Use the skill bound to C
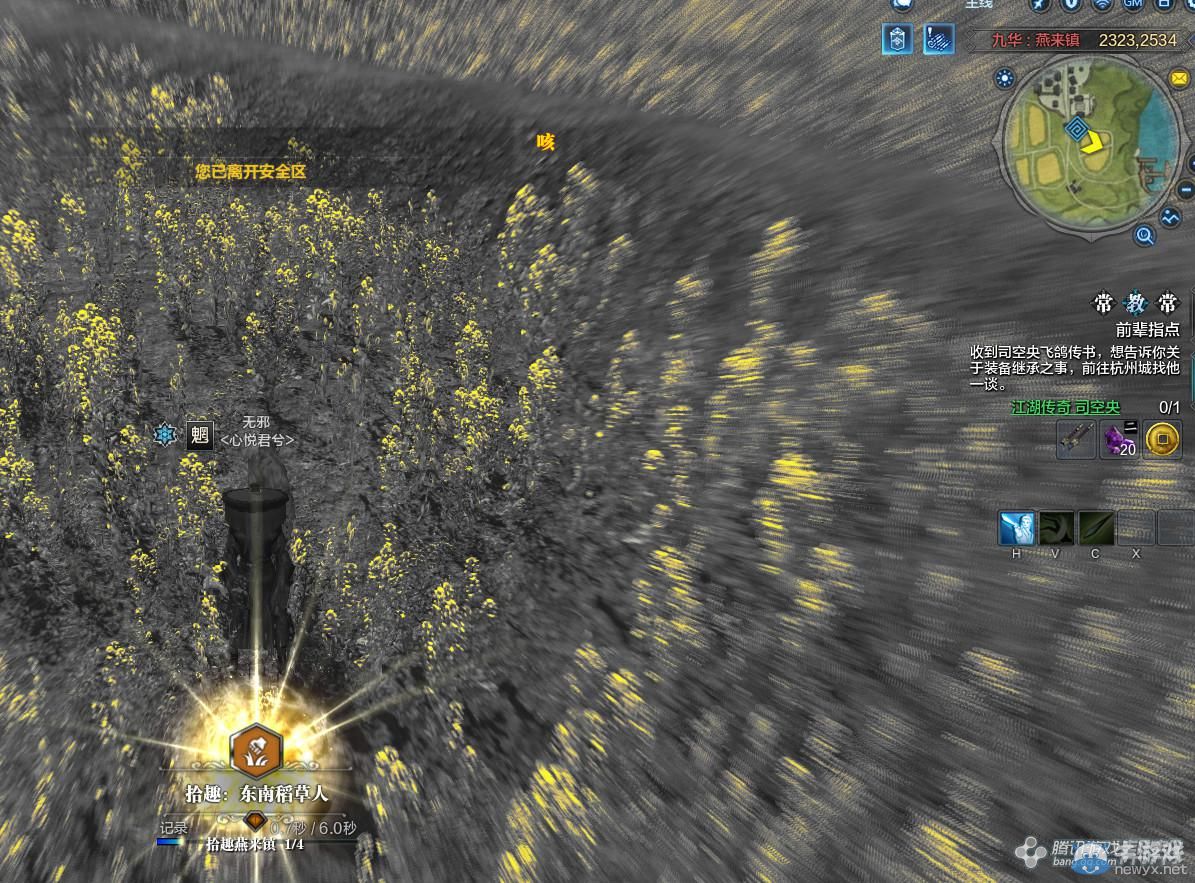1195x883 pixels. point(1095,527)
